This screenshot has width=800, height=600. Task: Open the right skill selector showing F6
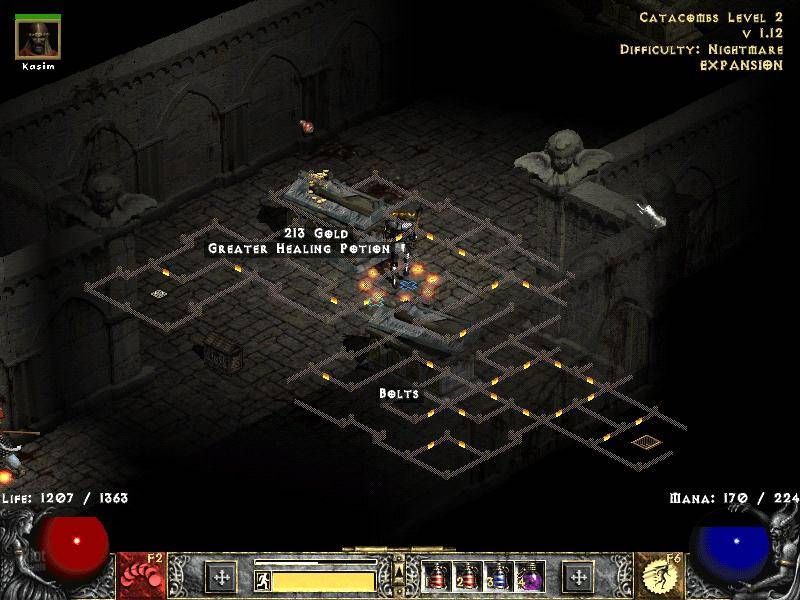coord(658,576)
